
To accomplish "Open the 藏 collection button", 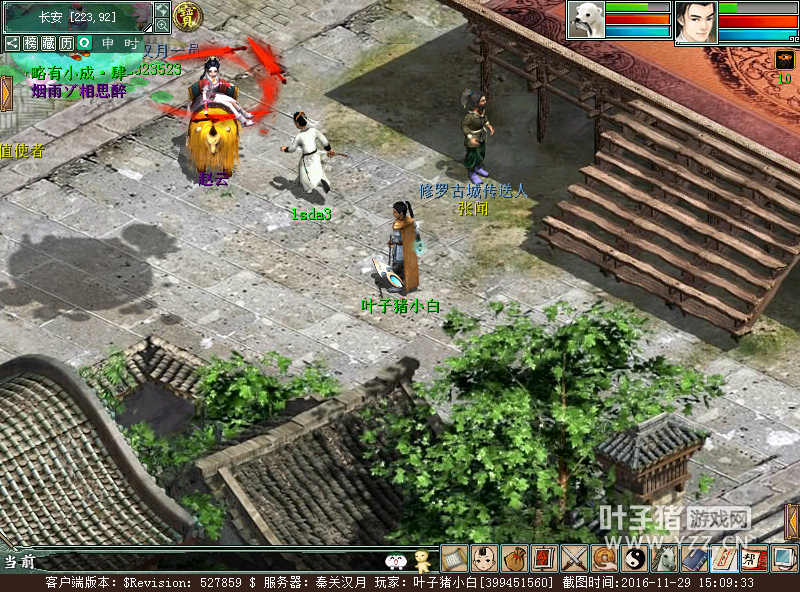I will (48, 43).
